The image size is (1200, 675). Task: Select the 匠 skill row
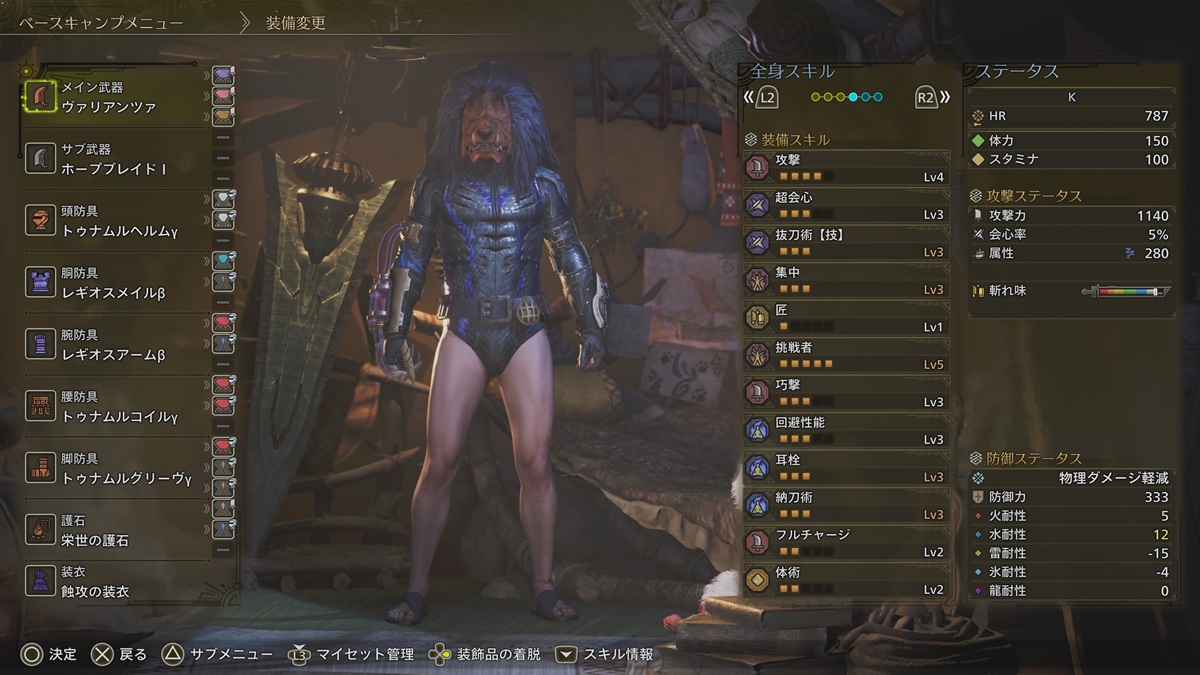click(x=846, y=317)
